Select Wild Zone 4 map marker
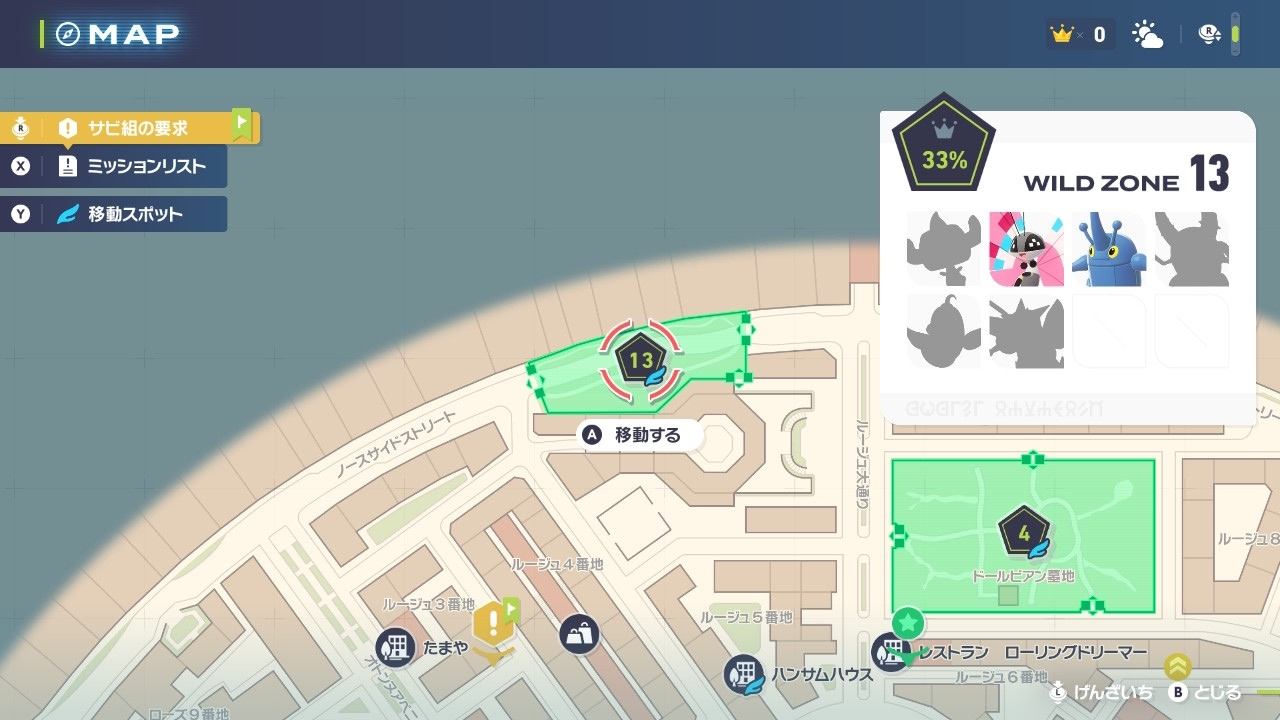Screen dimensions: 1280x720 point(1024,533)
